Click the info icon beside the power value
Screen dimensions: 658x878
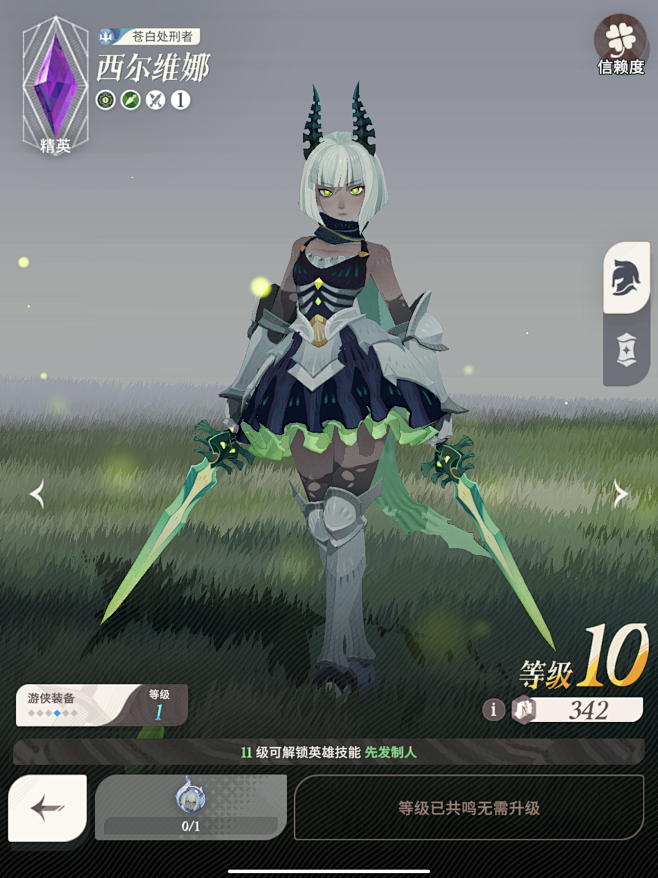pos(493,709)
